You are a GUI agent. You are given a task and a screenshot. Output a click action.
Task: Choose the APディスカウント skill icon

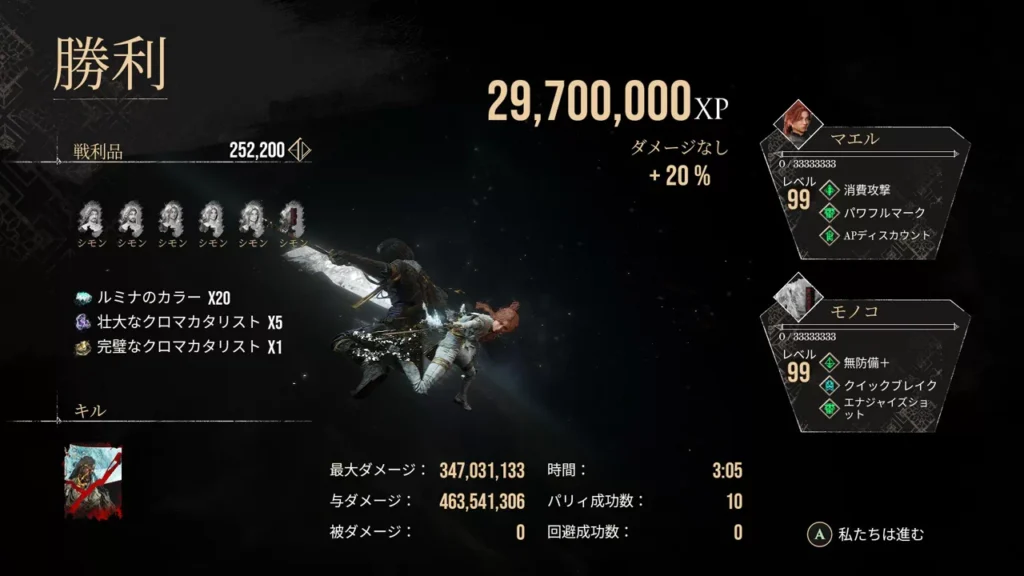[828, 237]
